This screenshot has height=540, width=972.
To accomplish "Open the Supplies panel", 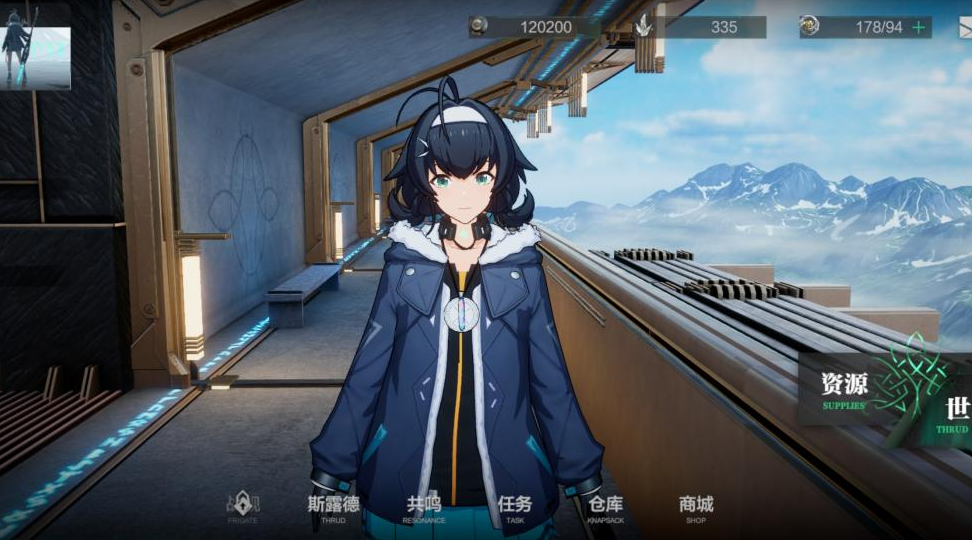I will tap(844, 388).
